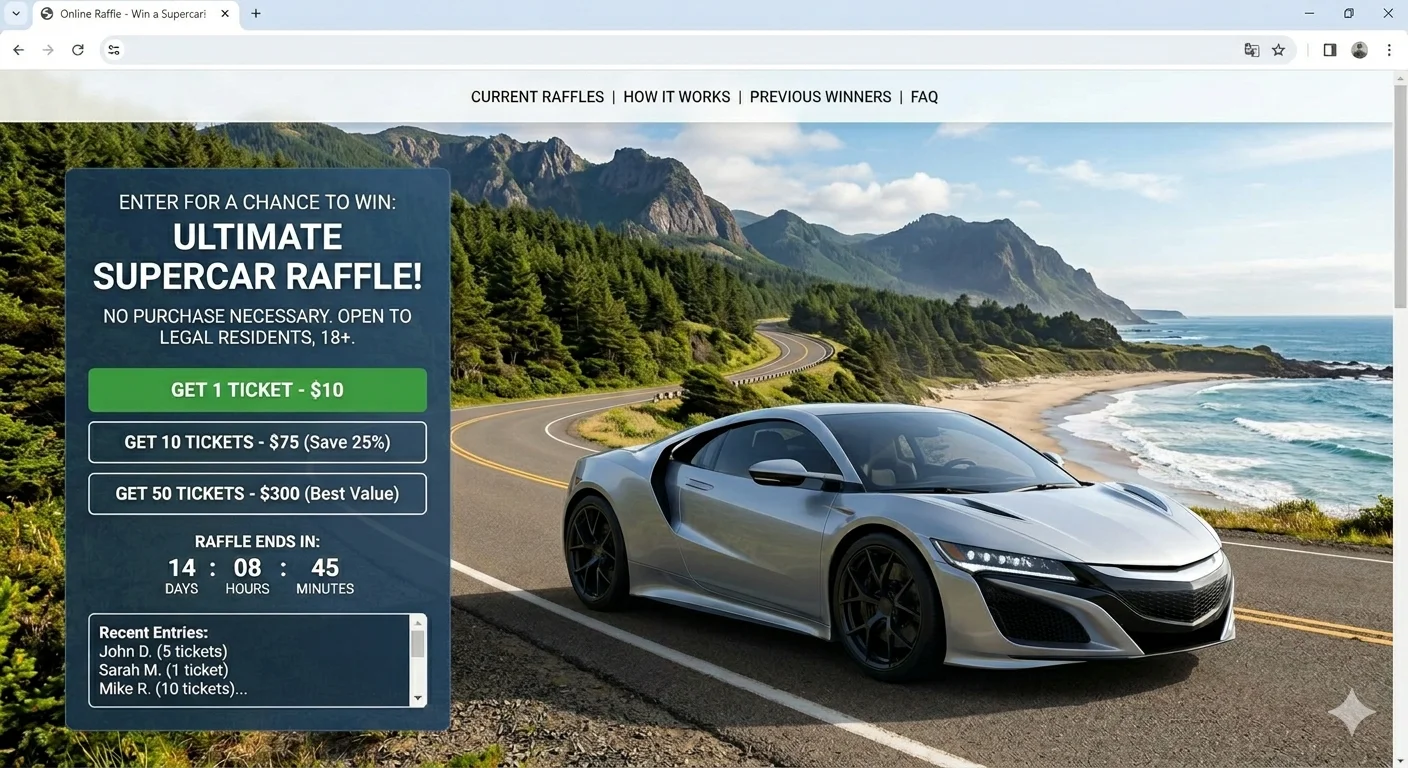The image size is (1408, 768).
Task: View site information icon in address bar
Action: point(113,49)
